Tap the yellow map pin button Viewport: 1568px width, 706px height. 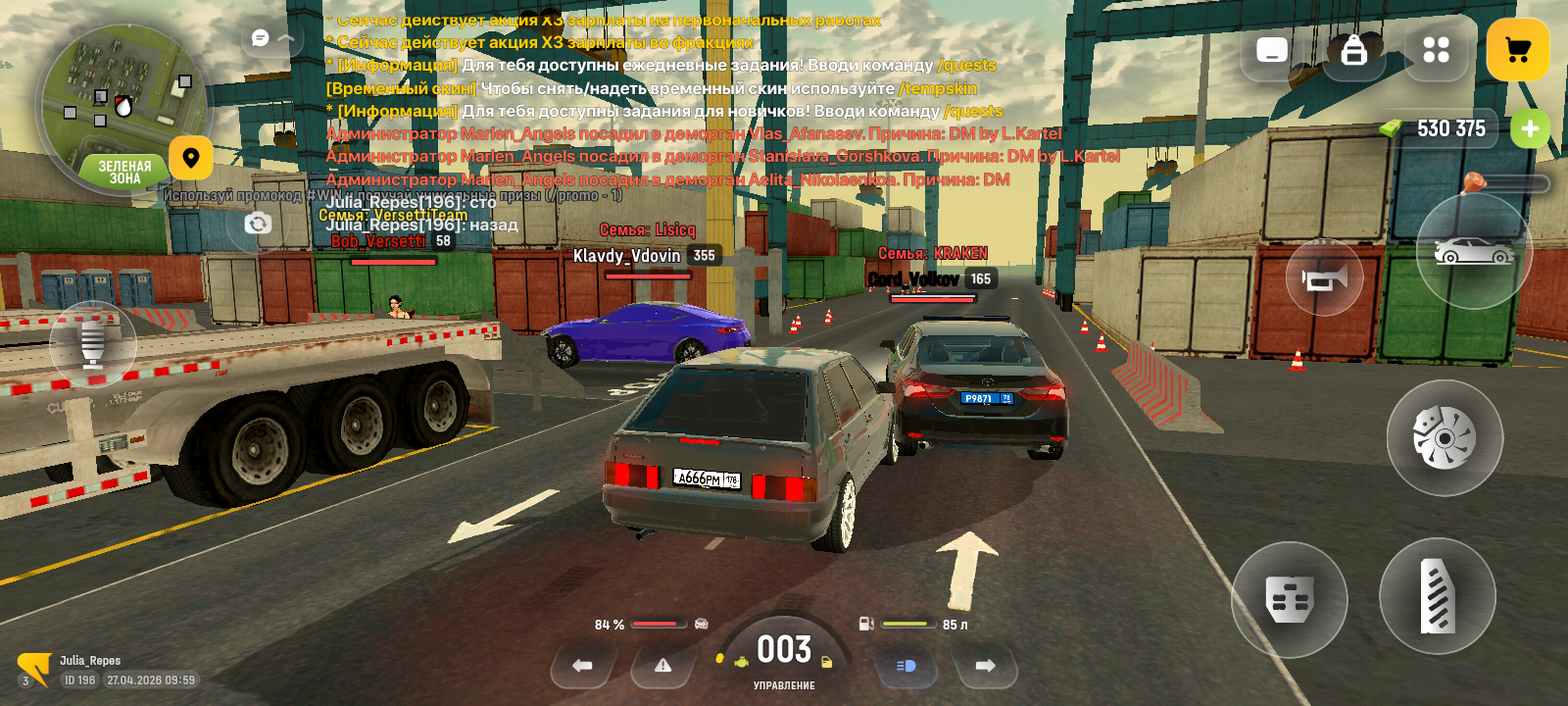click(191, 158)
